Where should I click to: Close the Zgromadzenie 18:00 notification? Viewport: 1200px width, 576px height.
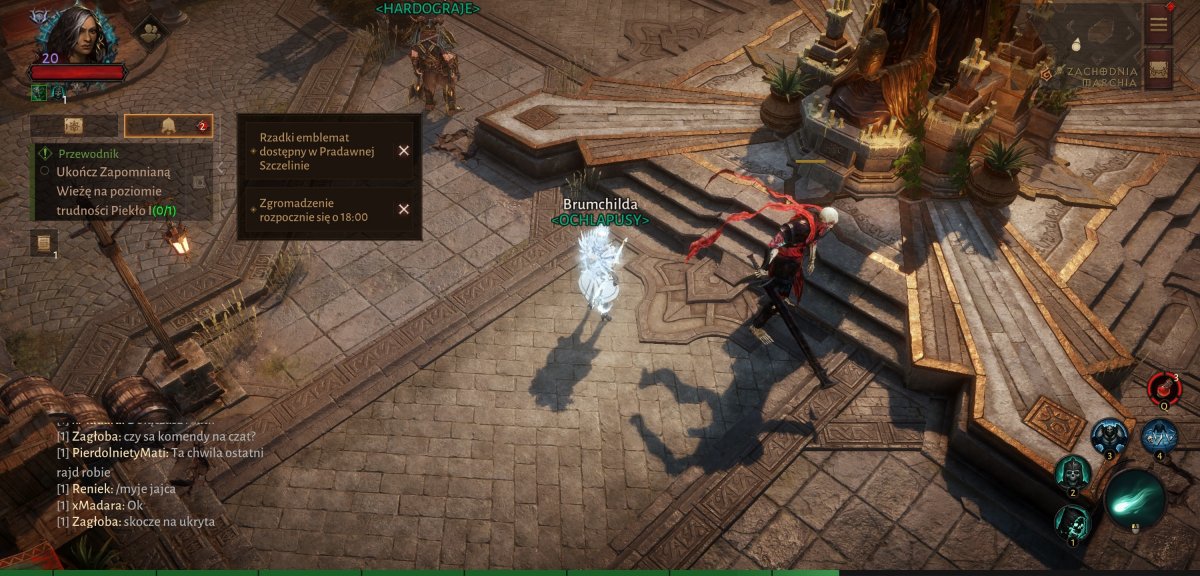tap(404, 209)
